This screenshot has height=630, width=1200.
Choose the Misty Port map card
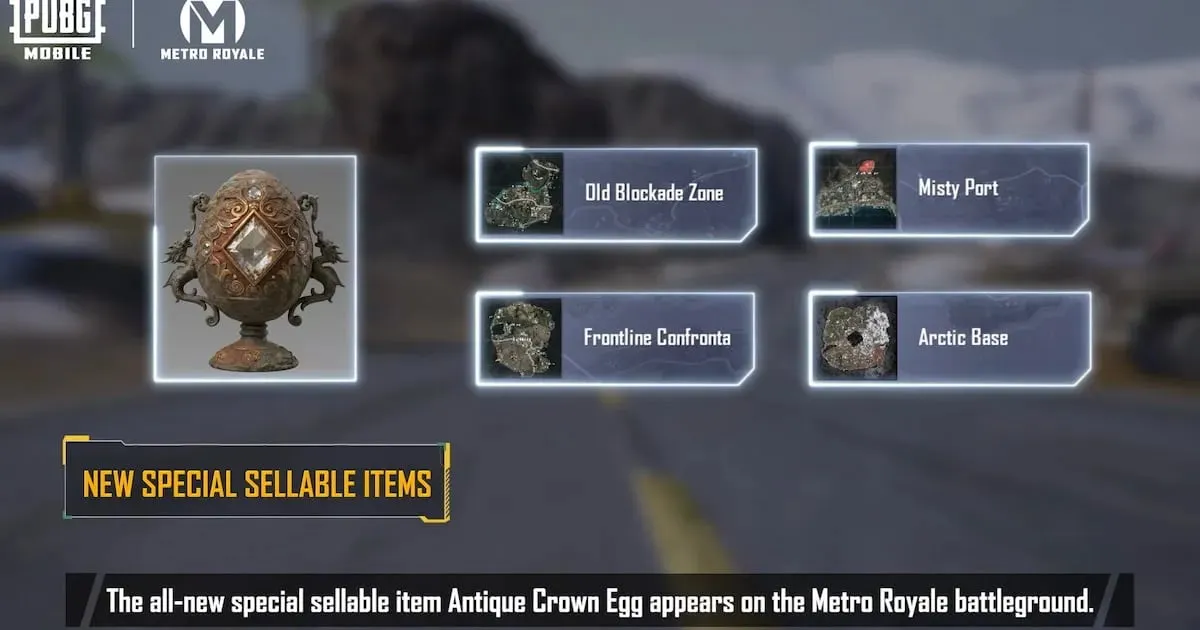point(949,189)
